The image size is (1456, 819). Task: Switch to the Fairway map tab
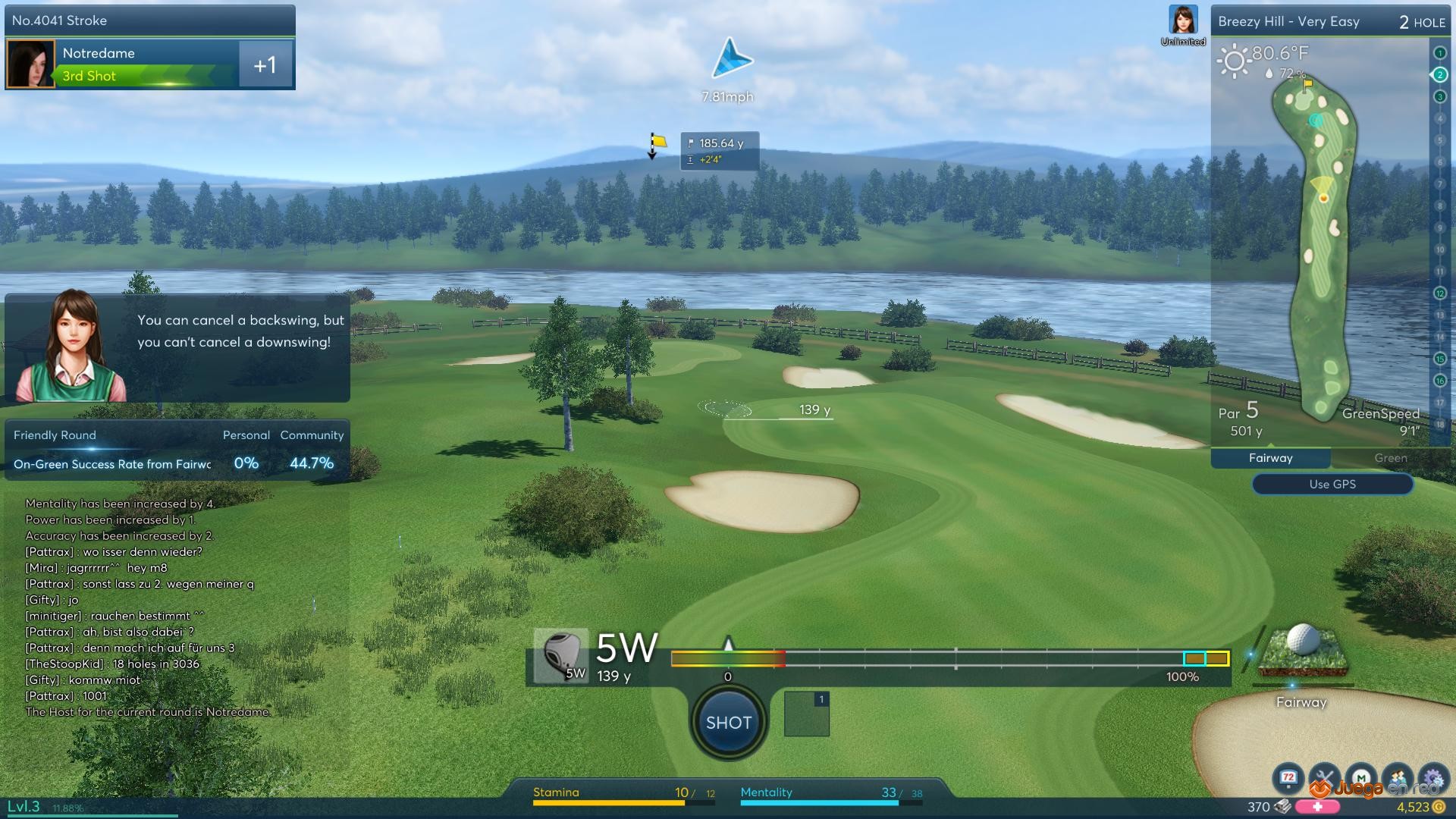(x=1270, y=458)
